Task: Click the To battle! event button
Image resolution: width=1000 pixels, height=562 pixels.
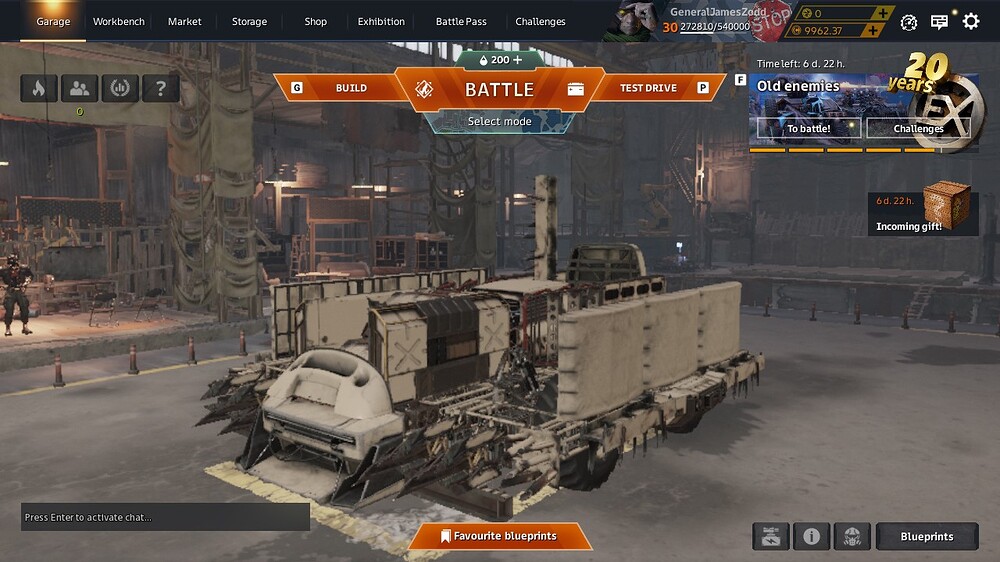Action: 808,128
